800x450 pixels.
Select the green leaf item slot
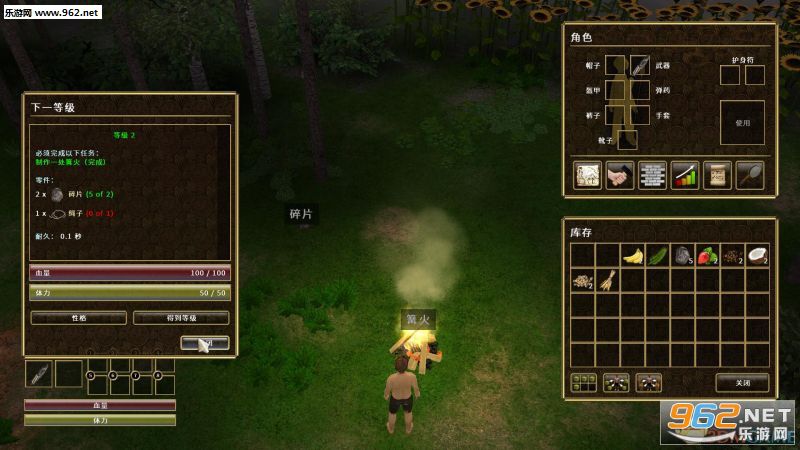pos(657,255)
